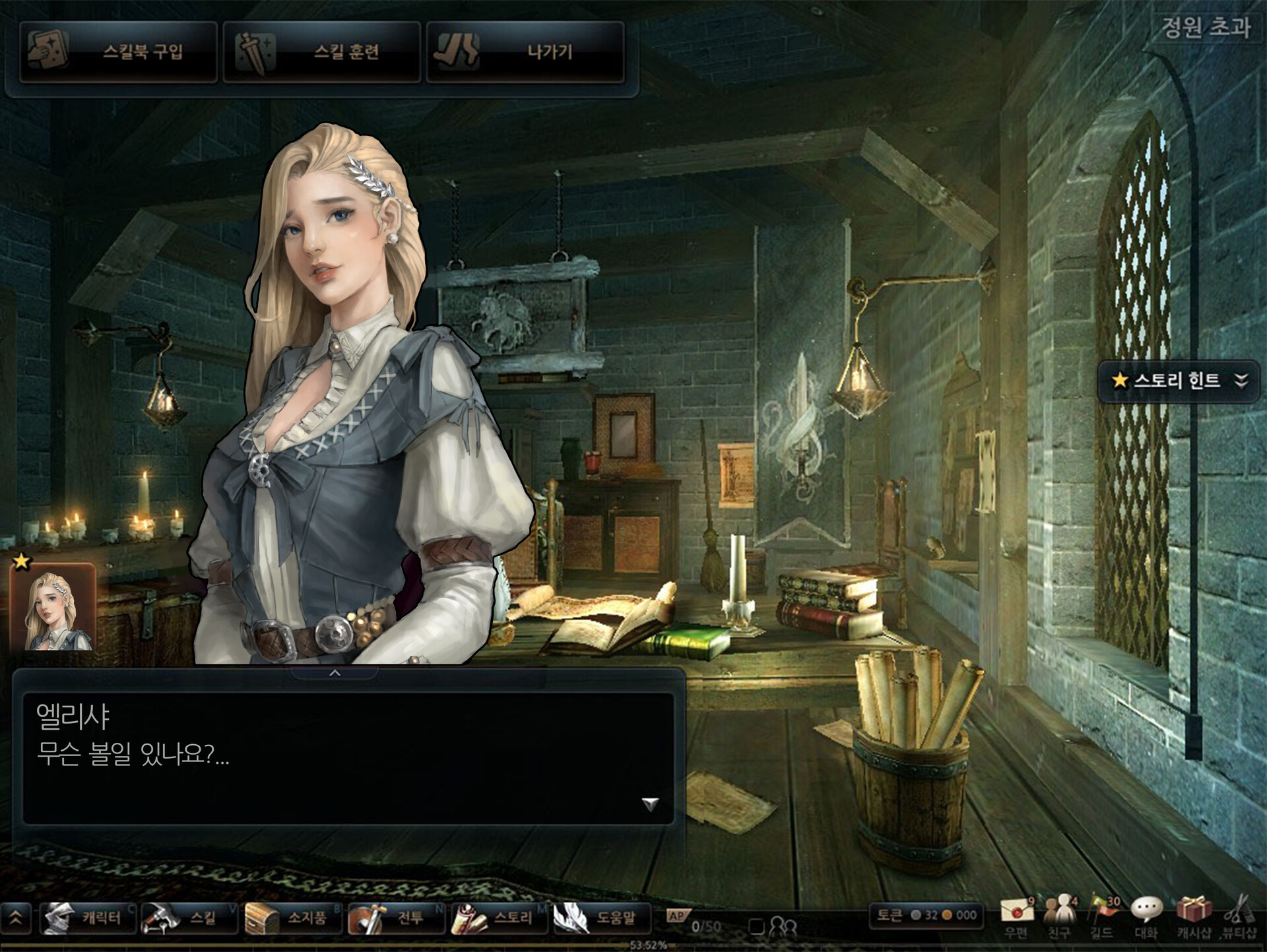Tick the party checkbox beside the AP readout
The width and height of the screenshot is (1267, 952).
(757, 927)
